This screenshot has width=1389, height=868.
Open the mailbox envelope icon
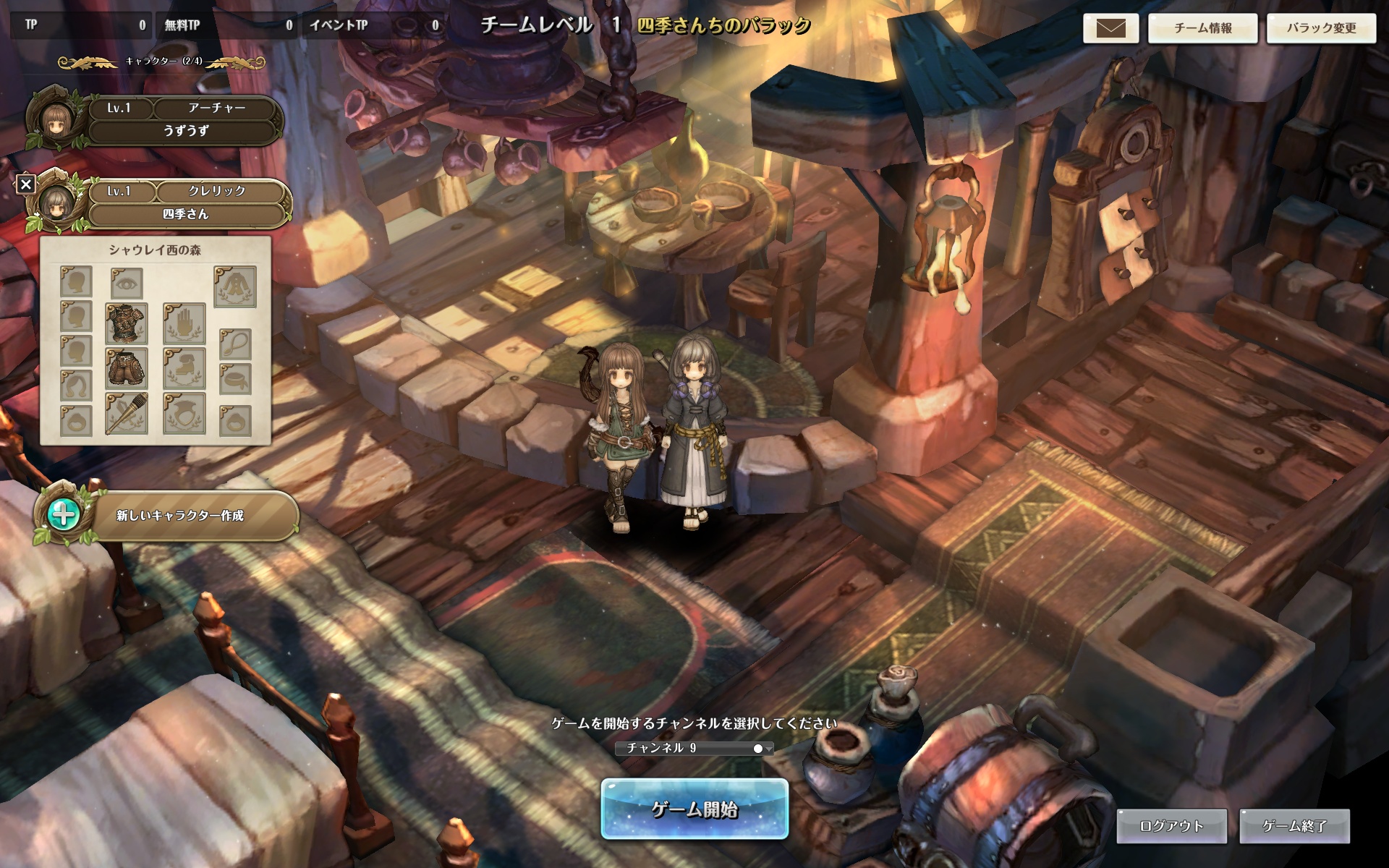(x=1110, y=28)
